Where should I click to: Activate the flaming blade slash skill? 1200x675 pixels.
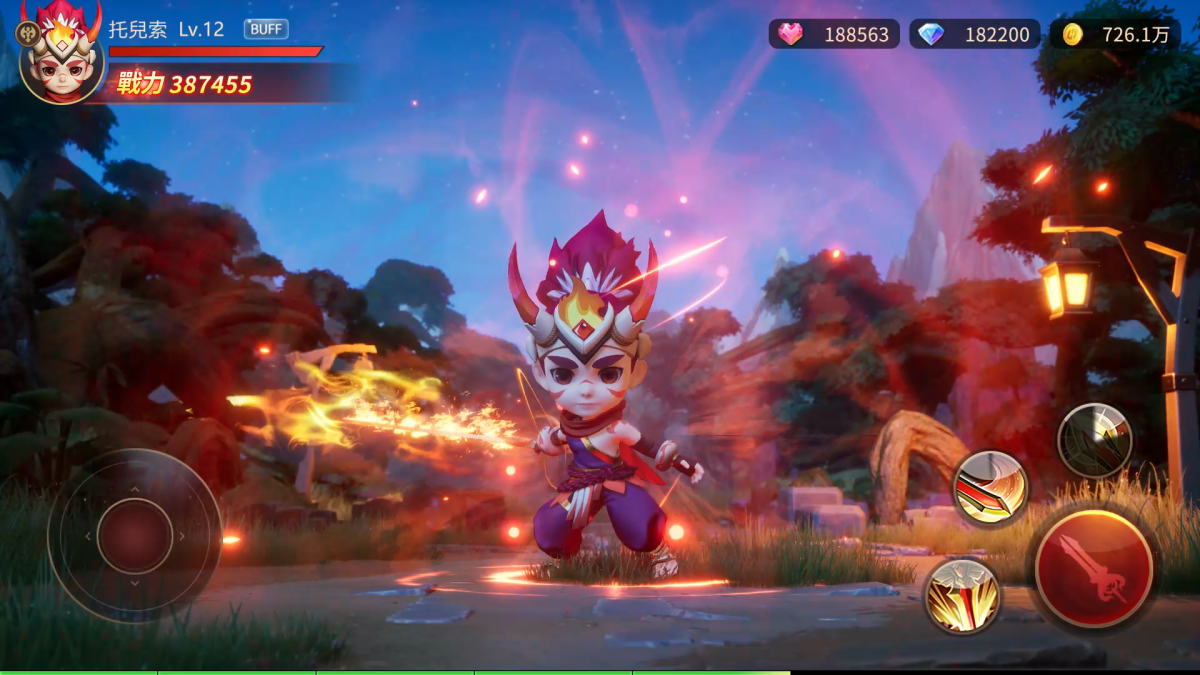coord(990,487)
